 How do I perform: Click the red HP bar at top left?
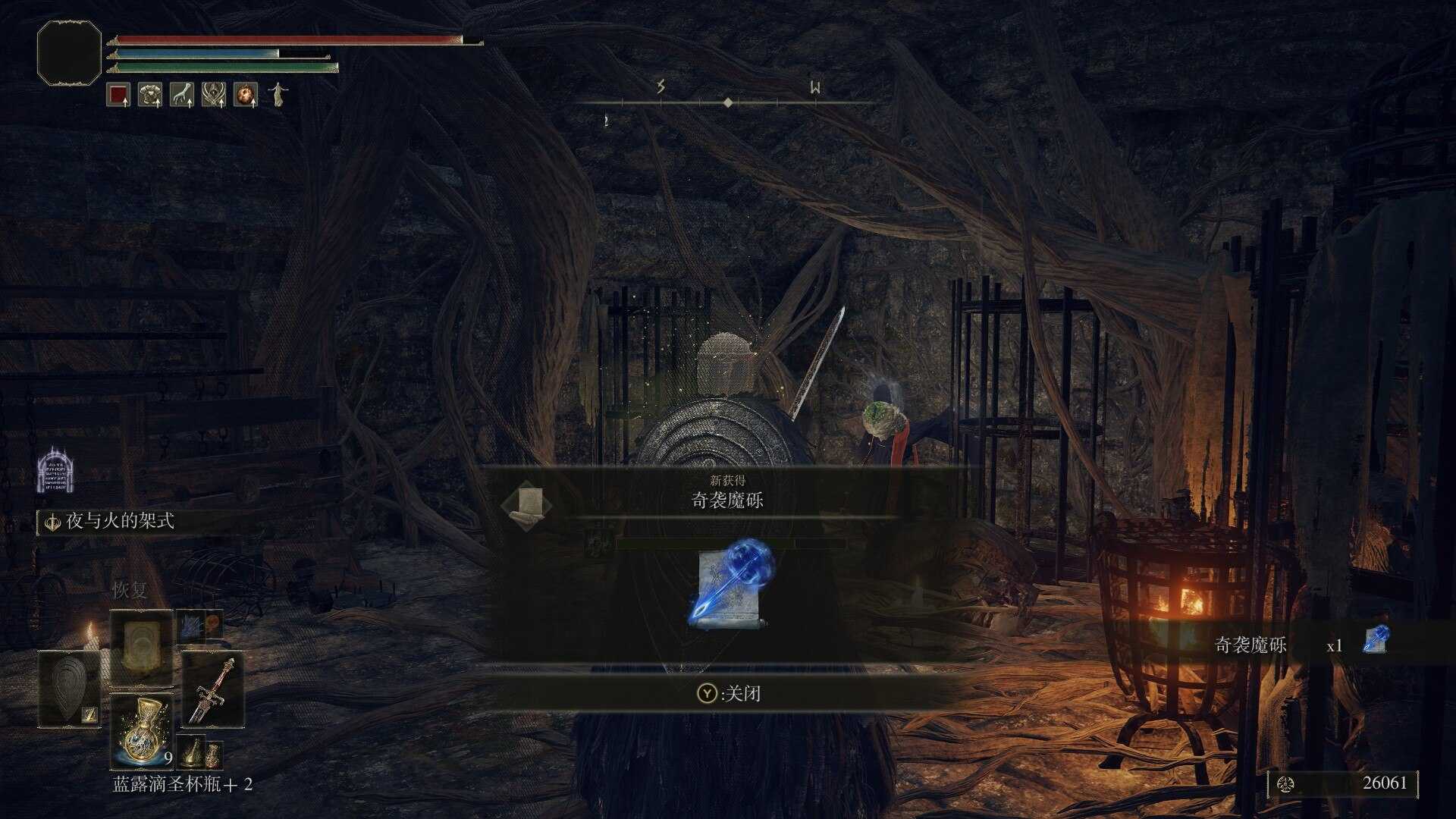[288, 39]
